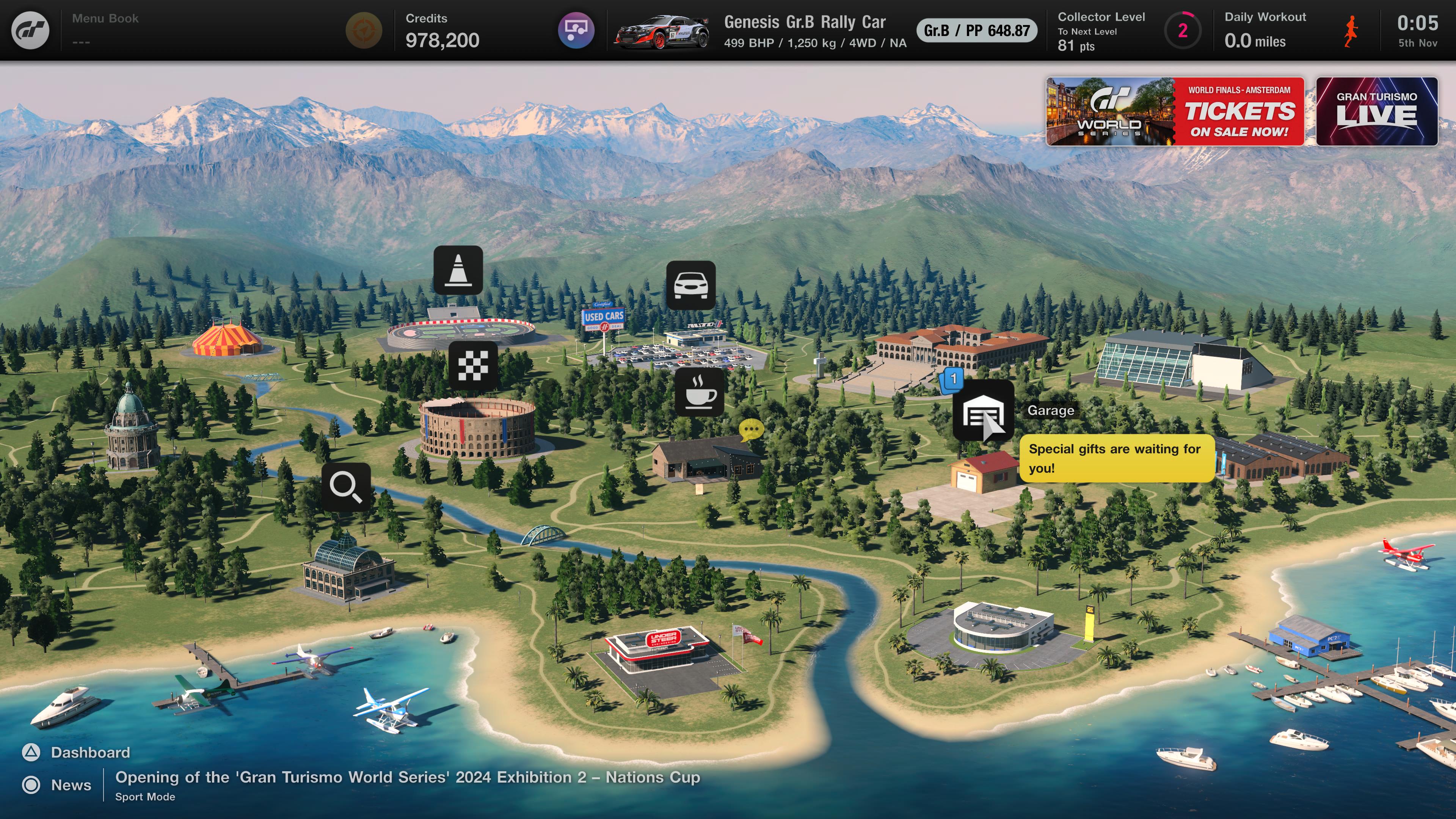Open the purple showcase icon
The height and width of the screenshot is (819, 1456).
[x=576, y=30]
